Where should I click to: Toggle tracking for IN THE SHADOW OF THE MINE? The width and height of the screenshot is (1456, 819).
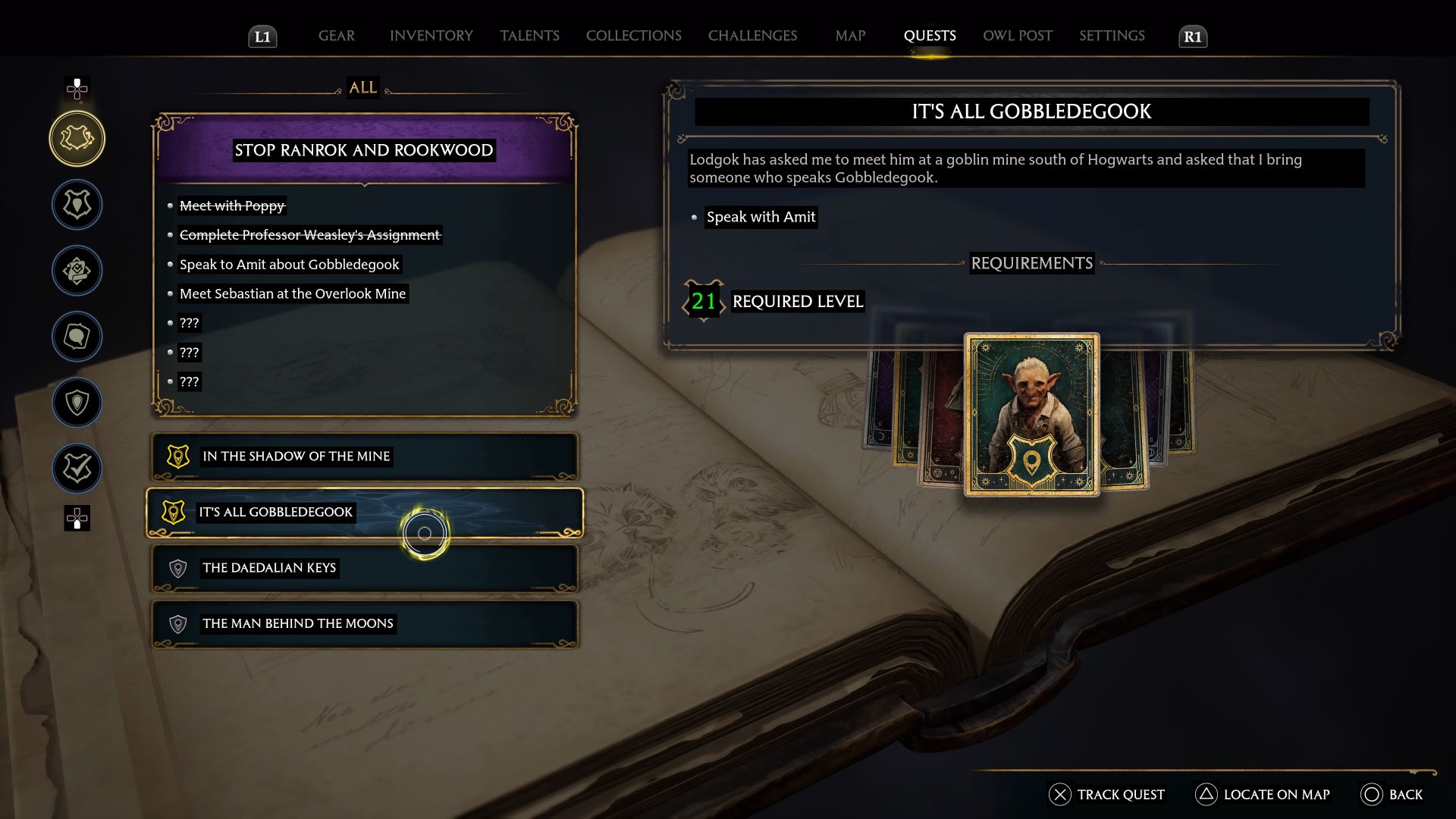(x=364, y=457)
